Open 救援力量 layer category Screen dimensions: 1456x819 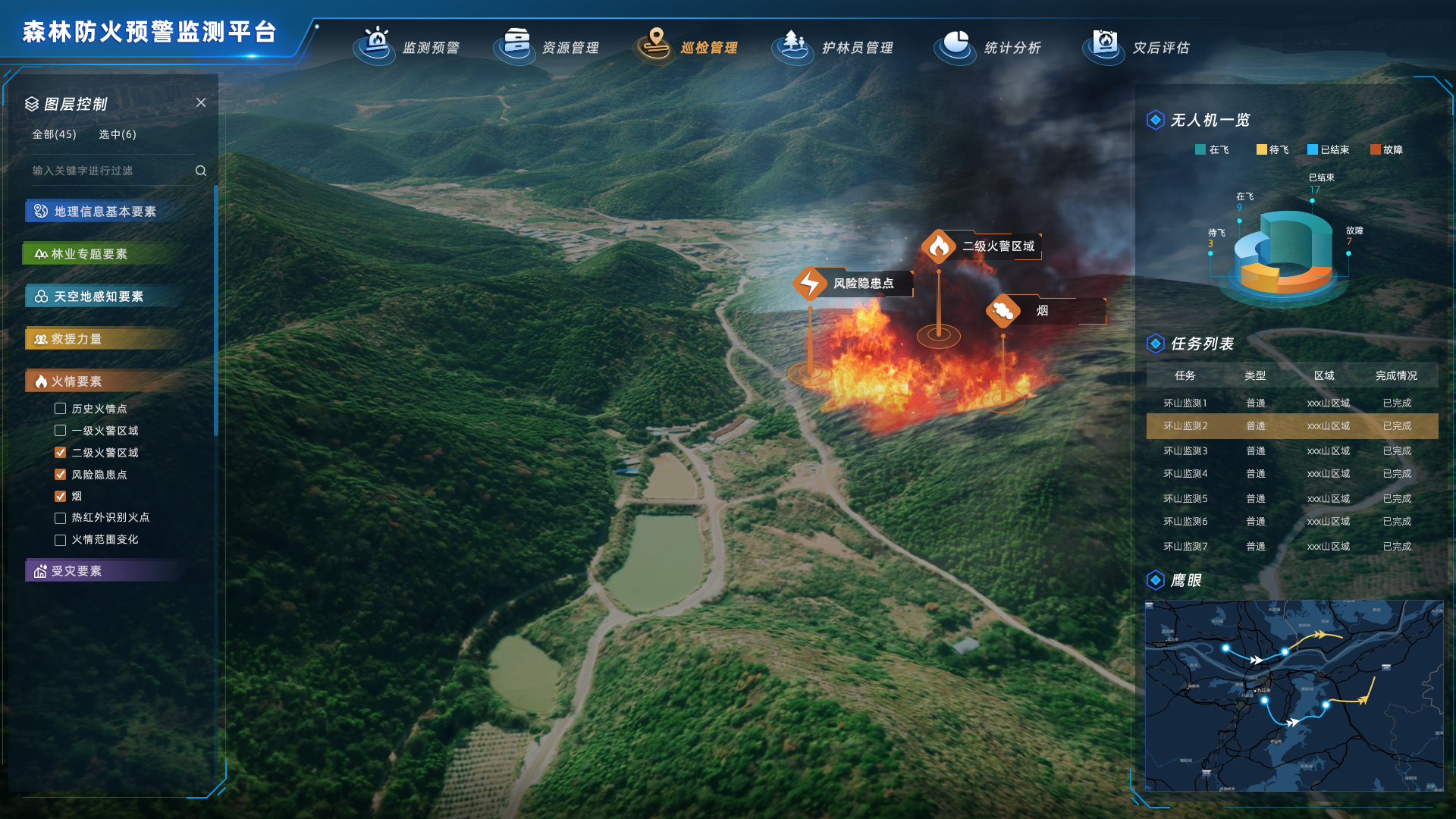click(76, 339)
